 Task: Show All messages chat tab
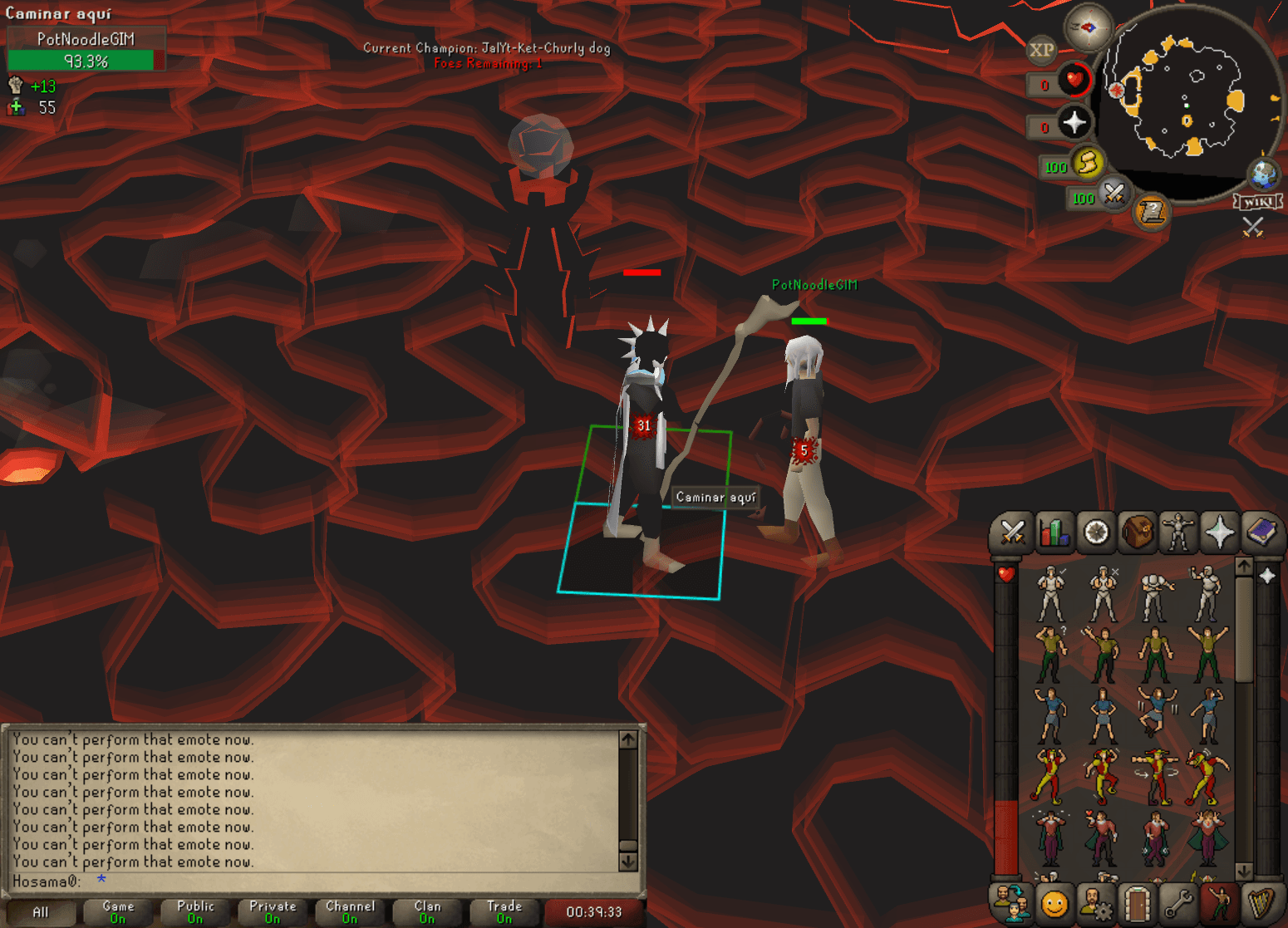click(40, 911)
